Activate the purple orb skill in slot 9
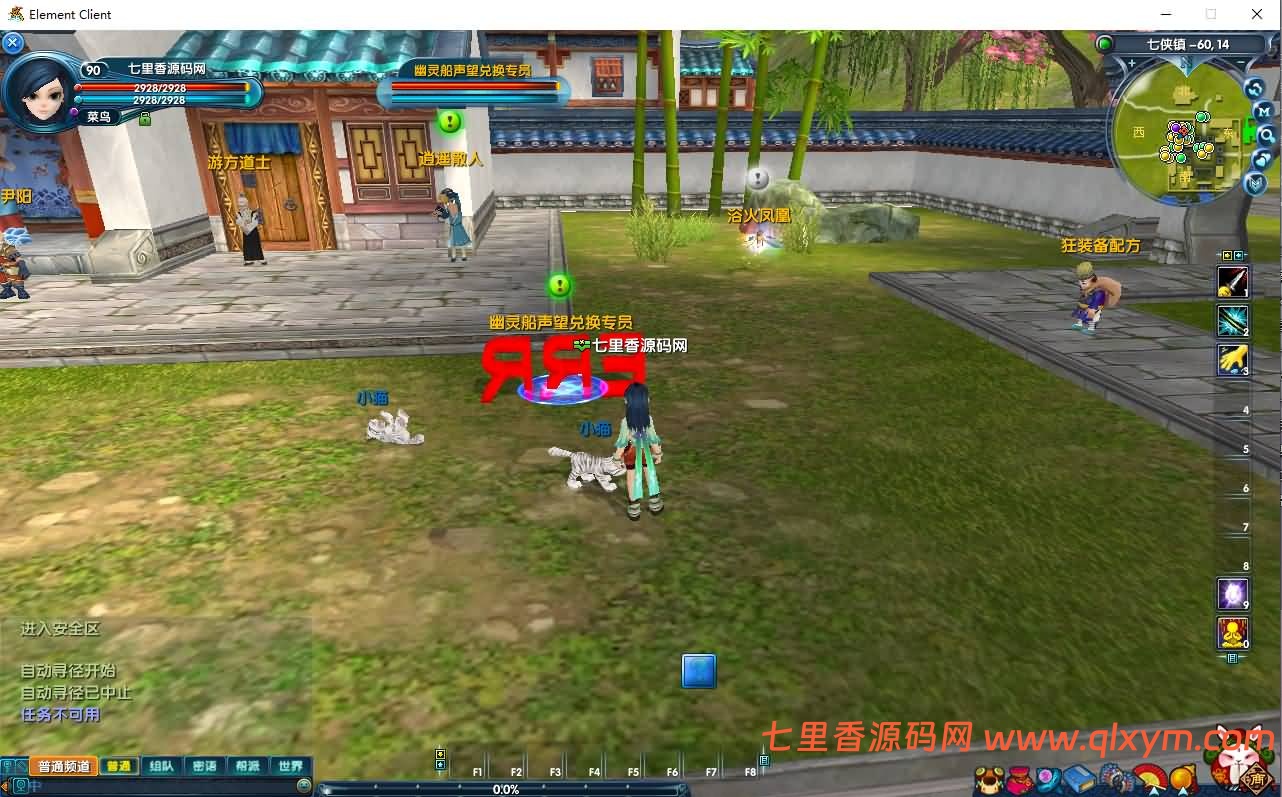The width and height of the screenshot is (1282, 797). tap(1232, 592)
